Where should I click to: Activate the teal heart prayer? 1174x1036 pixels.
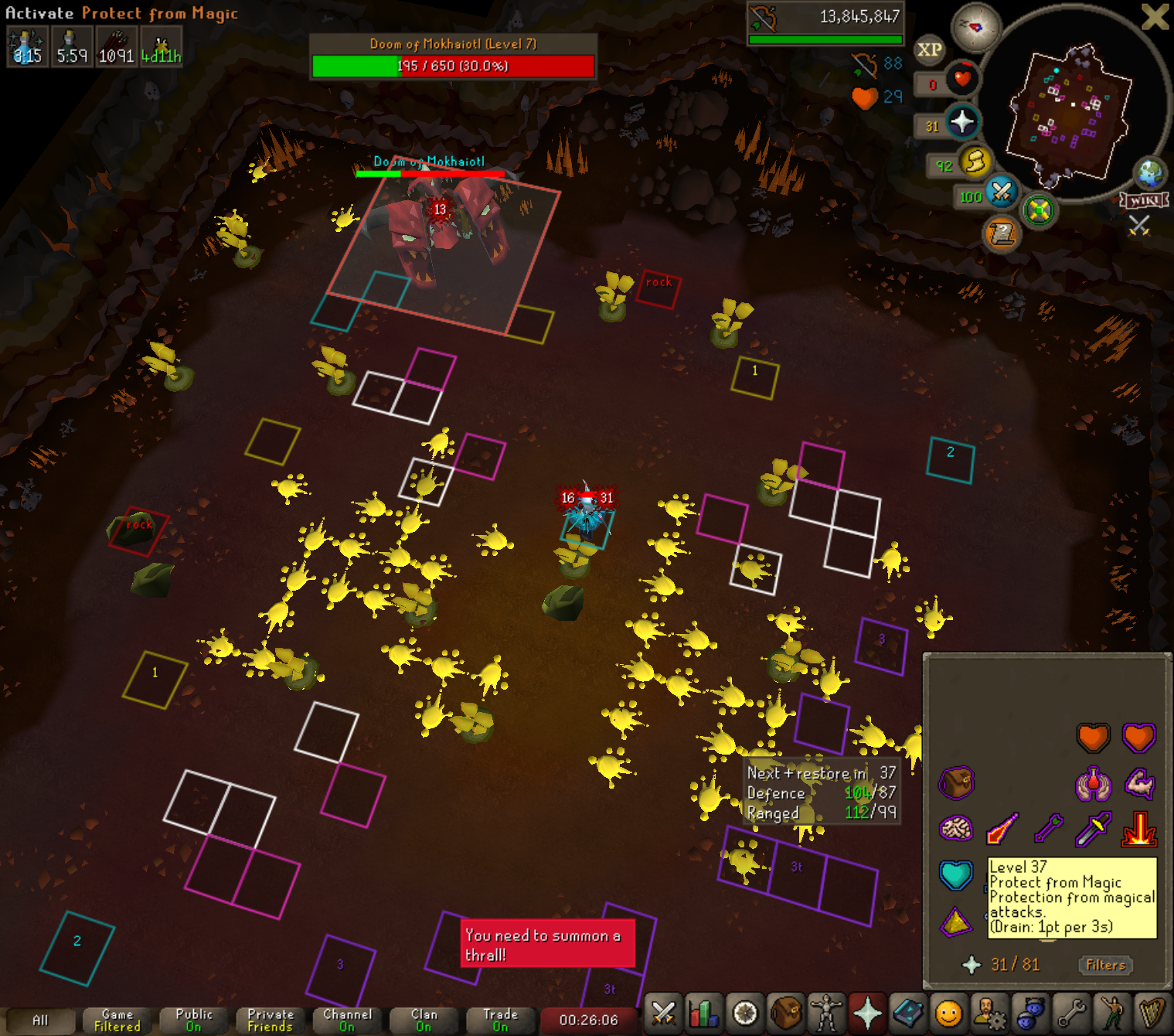tap(956, 874)
